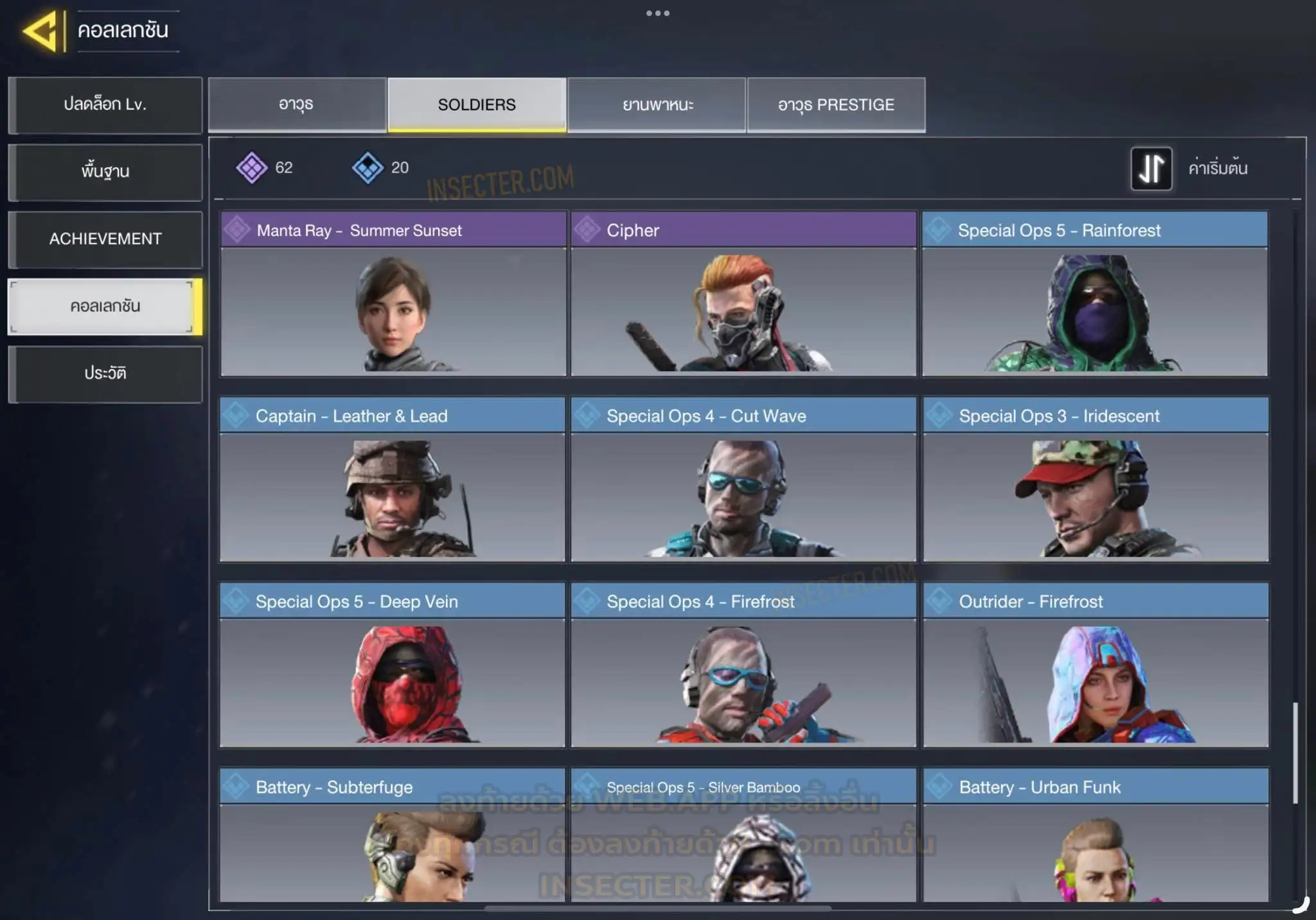Open the ปลดล็อก Lv. menu entry

tap(105, 105)
